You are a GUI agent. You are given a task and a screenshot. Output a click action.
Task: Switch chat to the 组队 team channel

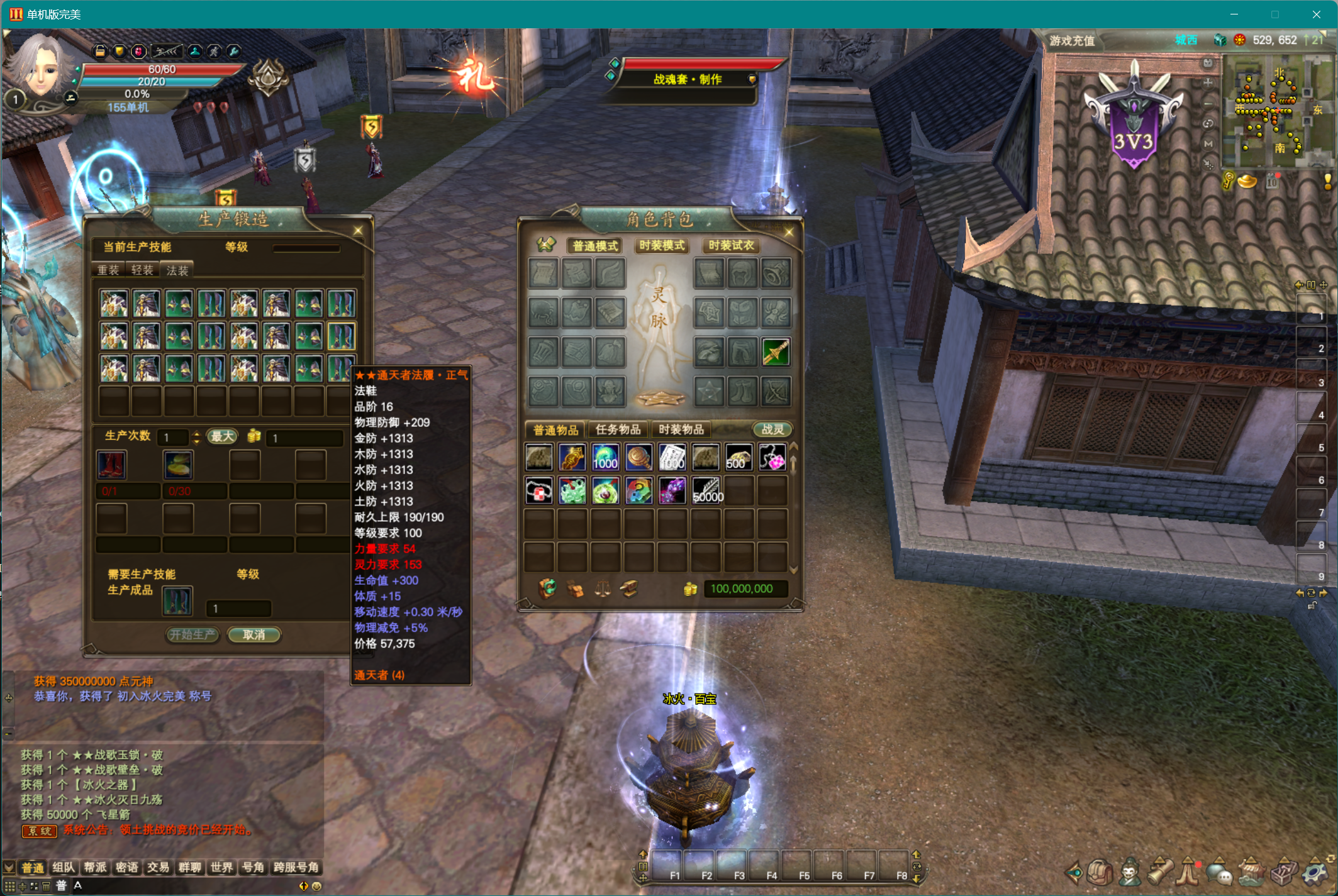[x=64, y=868]
